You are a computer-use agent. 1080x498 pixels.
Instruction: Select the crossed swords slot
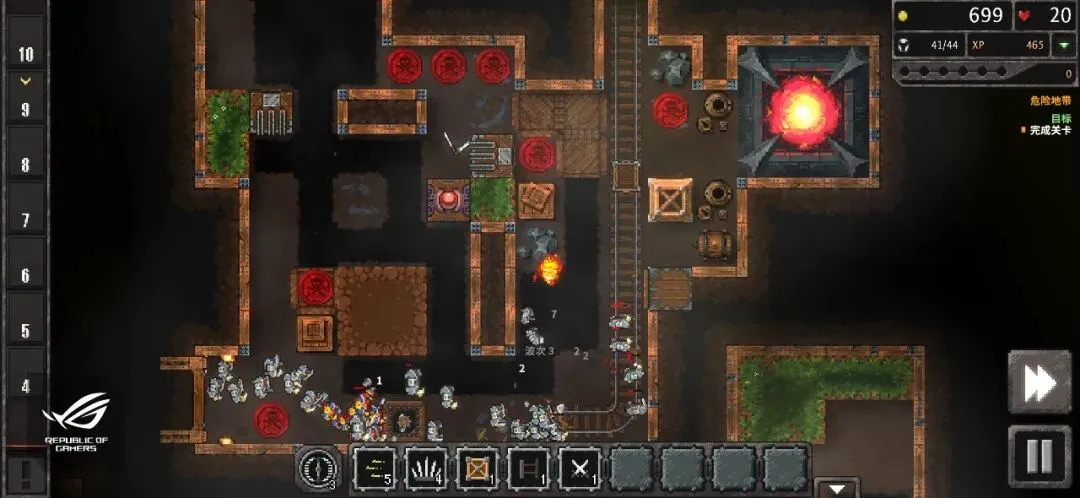(580, 468)
